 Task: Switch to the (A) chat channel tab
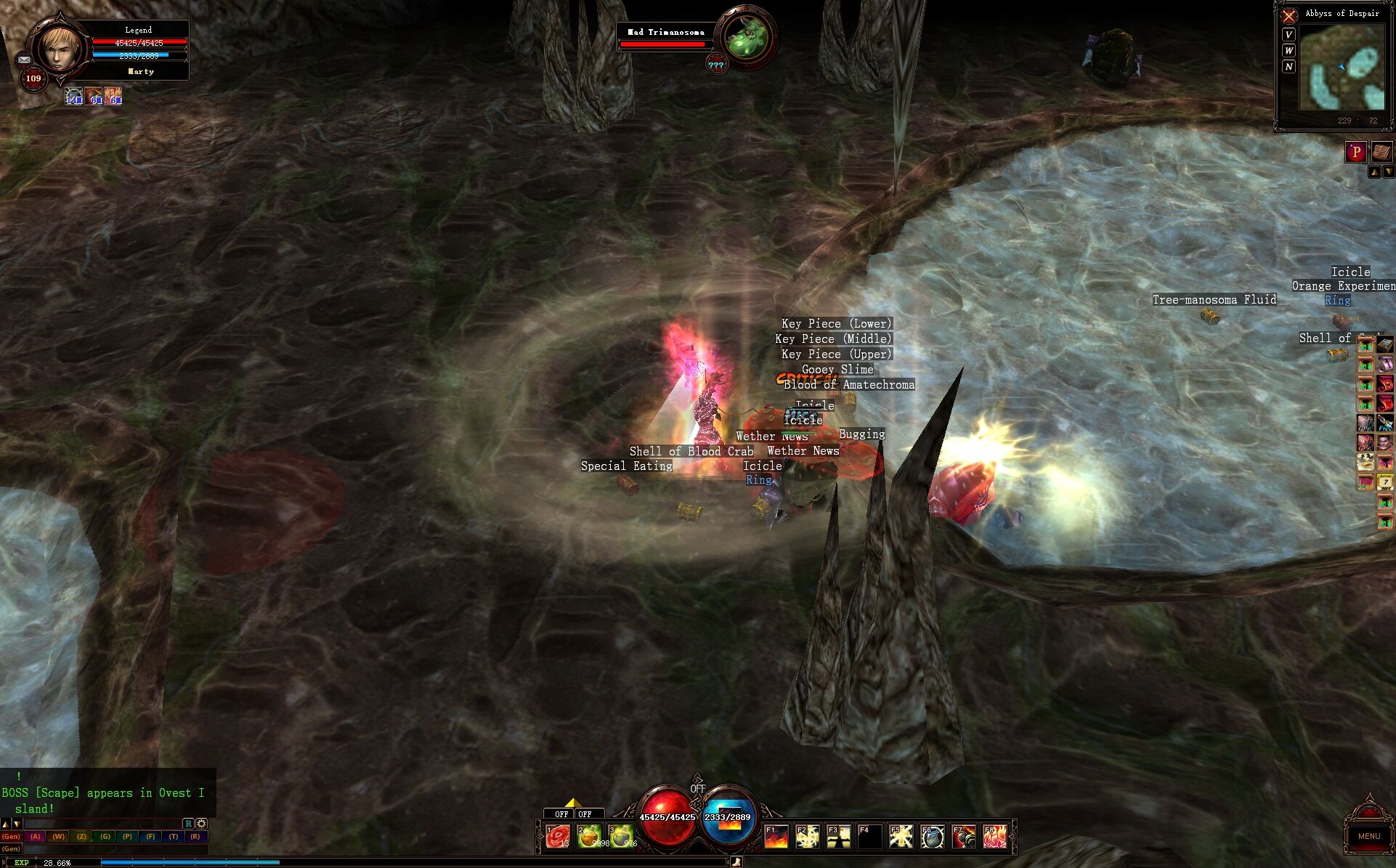click(x=35, y=837)
